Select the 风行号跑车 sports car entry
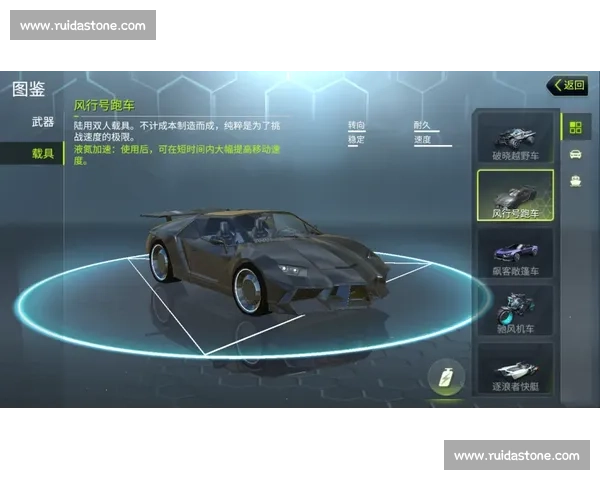 click(x=515, y=195)
